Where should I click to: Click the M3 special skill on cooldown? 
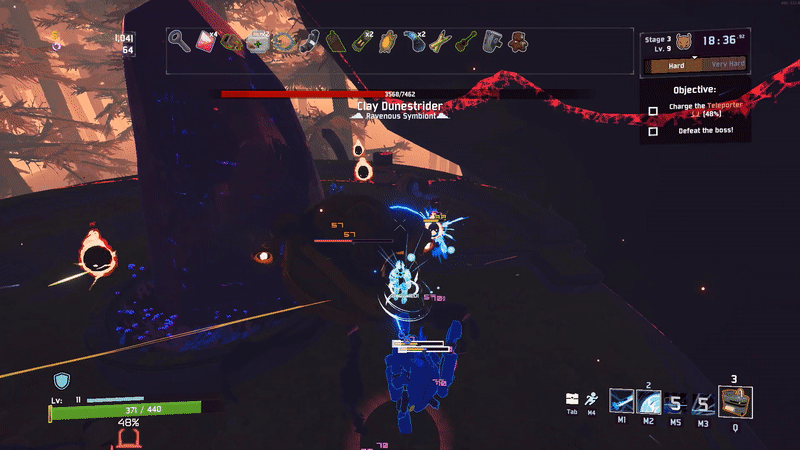704,403
